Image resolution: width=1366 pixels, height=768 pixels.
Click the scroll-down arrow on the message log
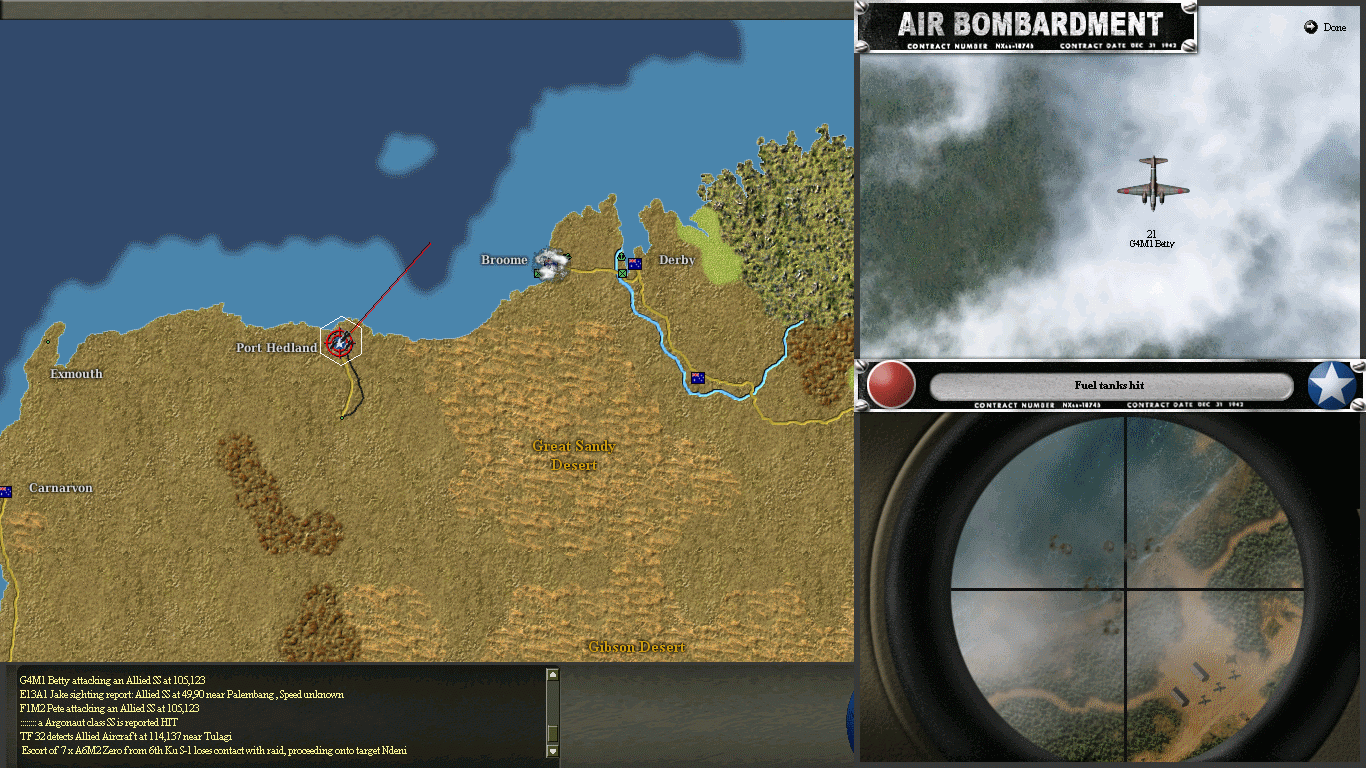pos(552,750)
